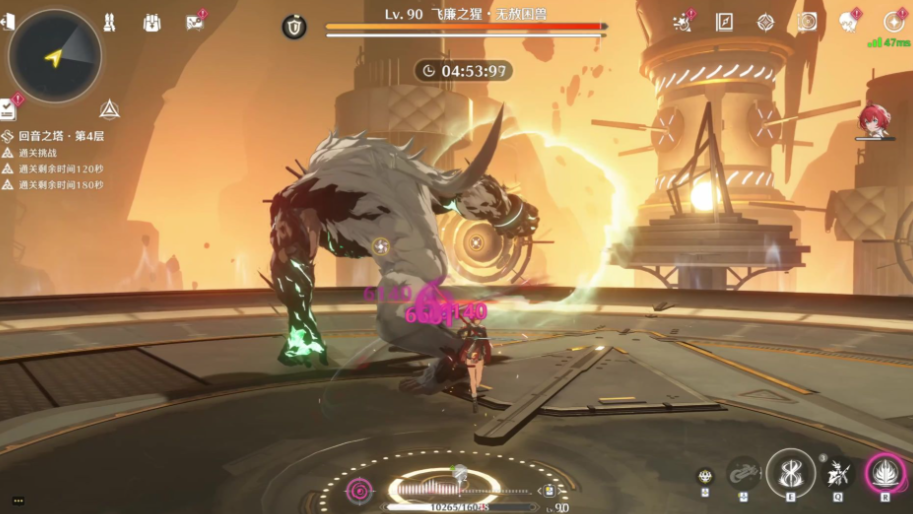Open the compass guidebook icon

pos(724,21)
